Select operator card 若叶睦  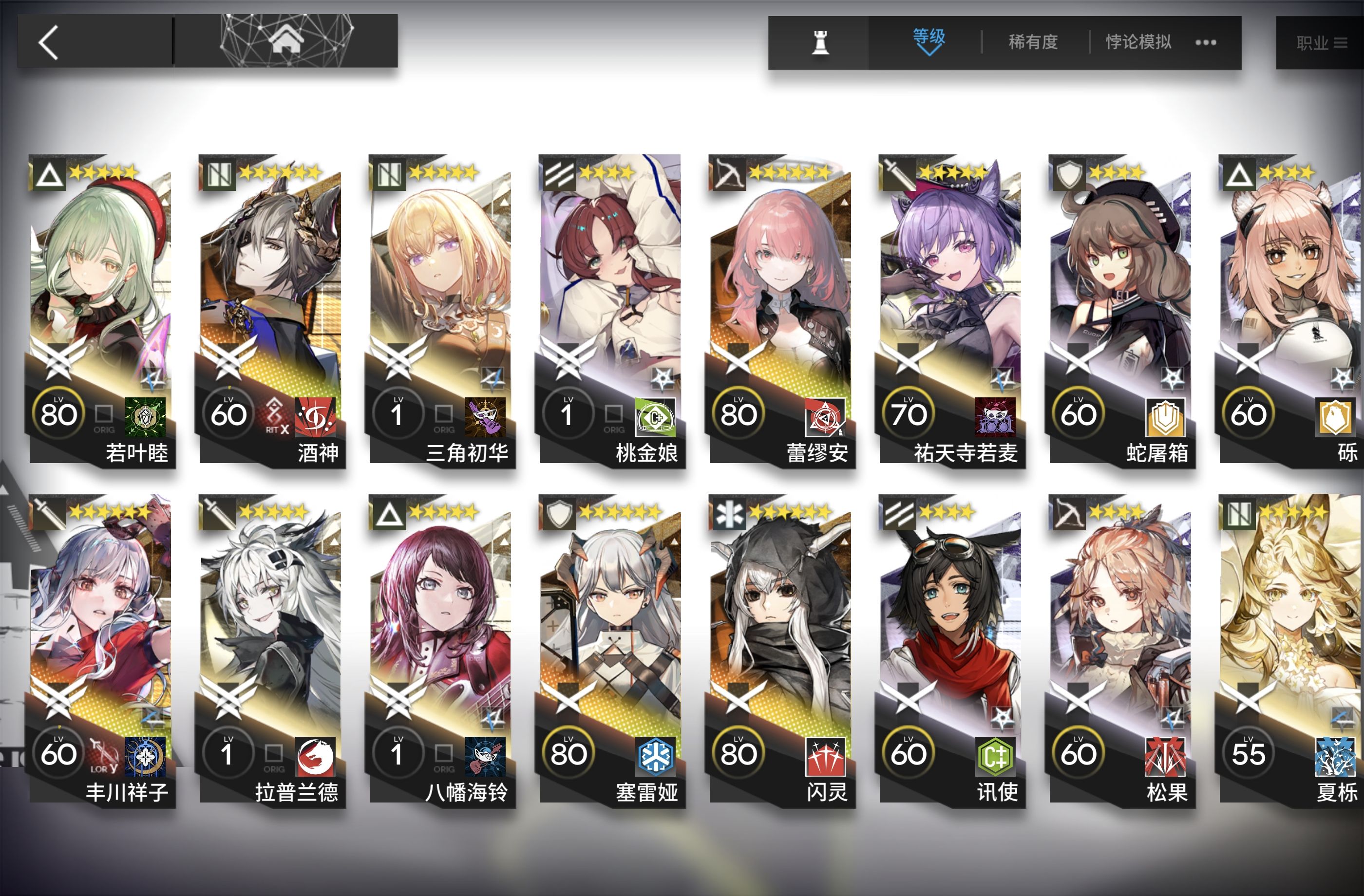pos(101,309)
